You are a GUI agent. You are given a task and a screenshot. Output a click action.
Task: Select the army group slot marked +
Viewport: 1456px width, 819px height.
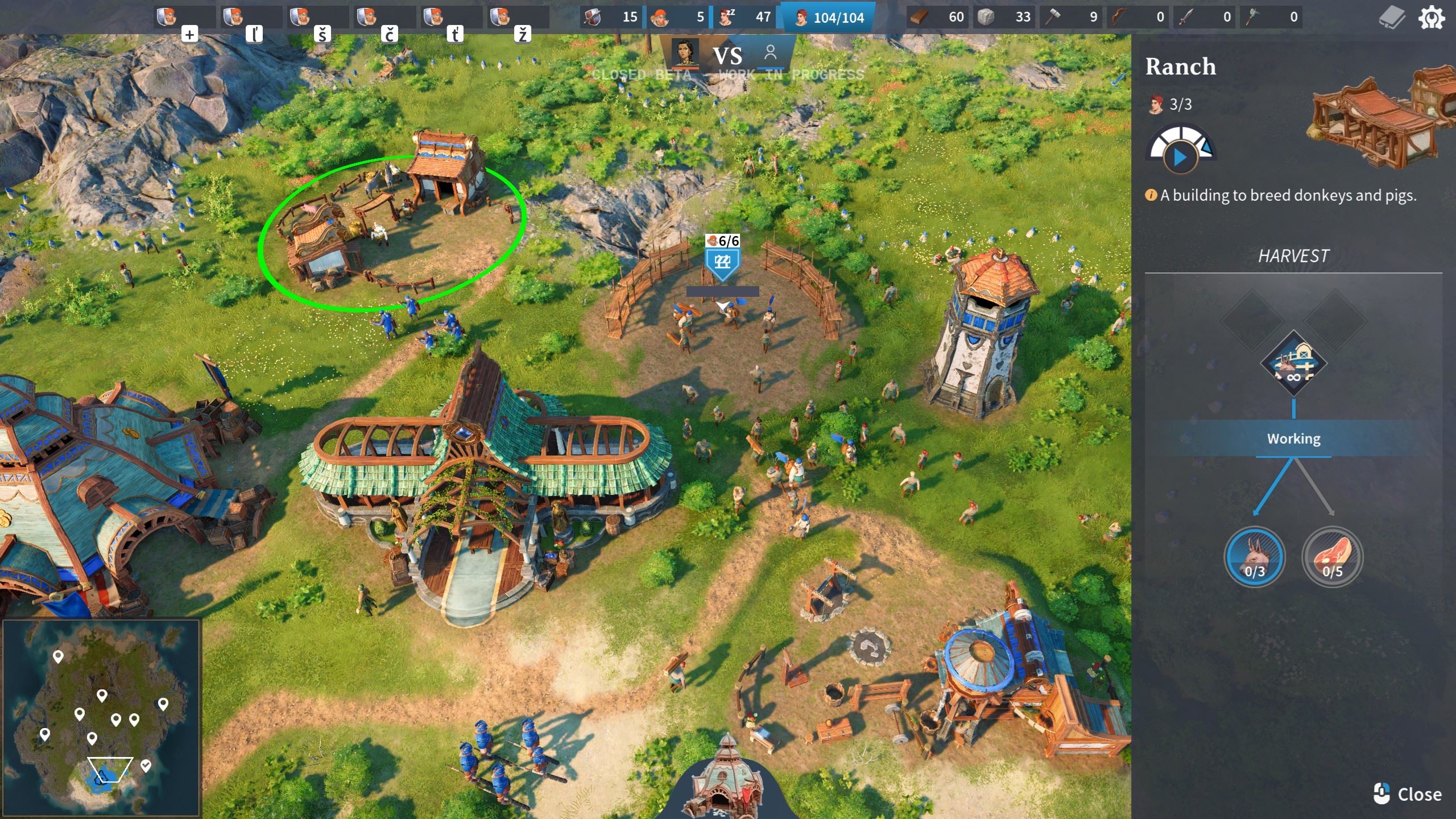183,19
